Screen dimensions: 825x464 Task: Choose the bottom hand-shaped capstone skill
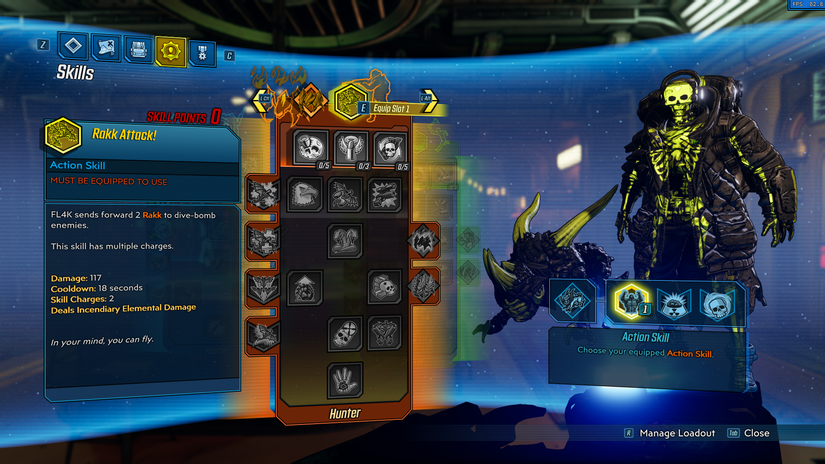tap(345, 380)
